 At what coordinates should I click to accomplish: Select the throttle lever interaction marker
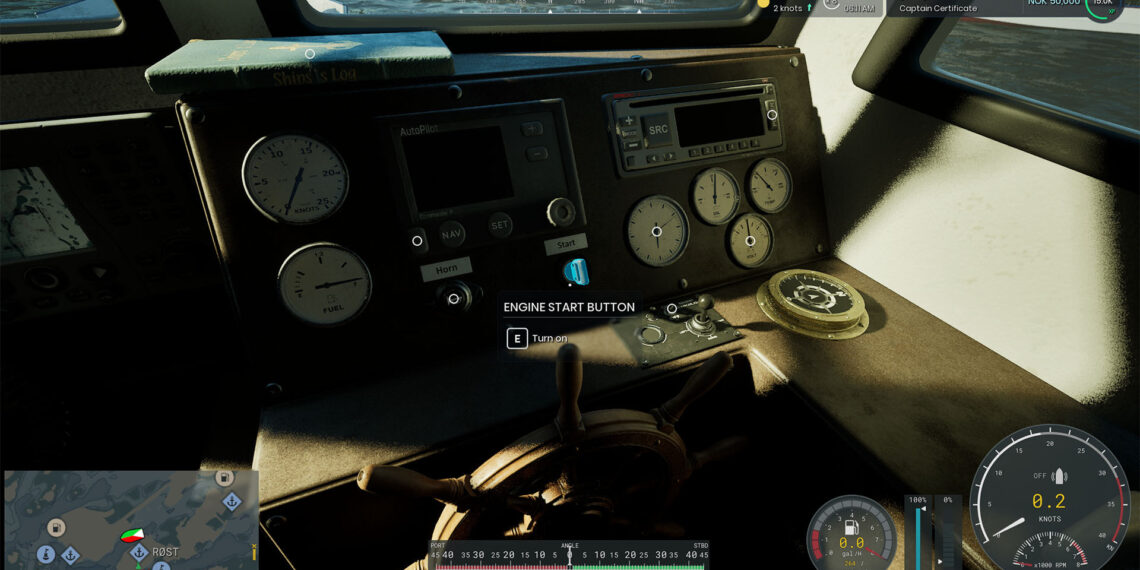point(672,309)
